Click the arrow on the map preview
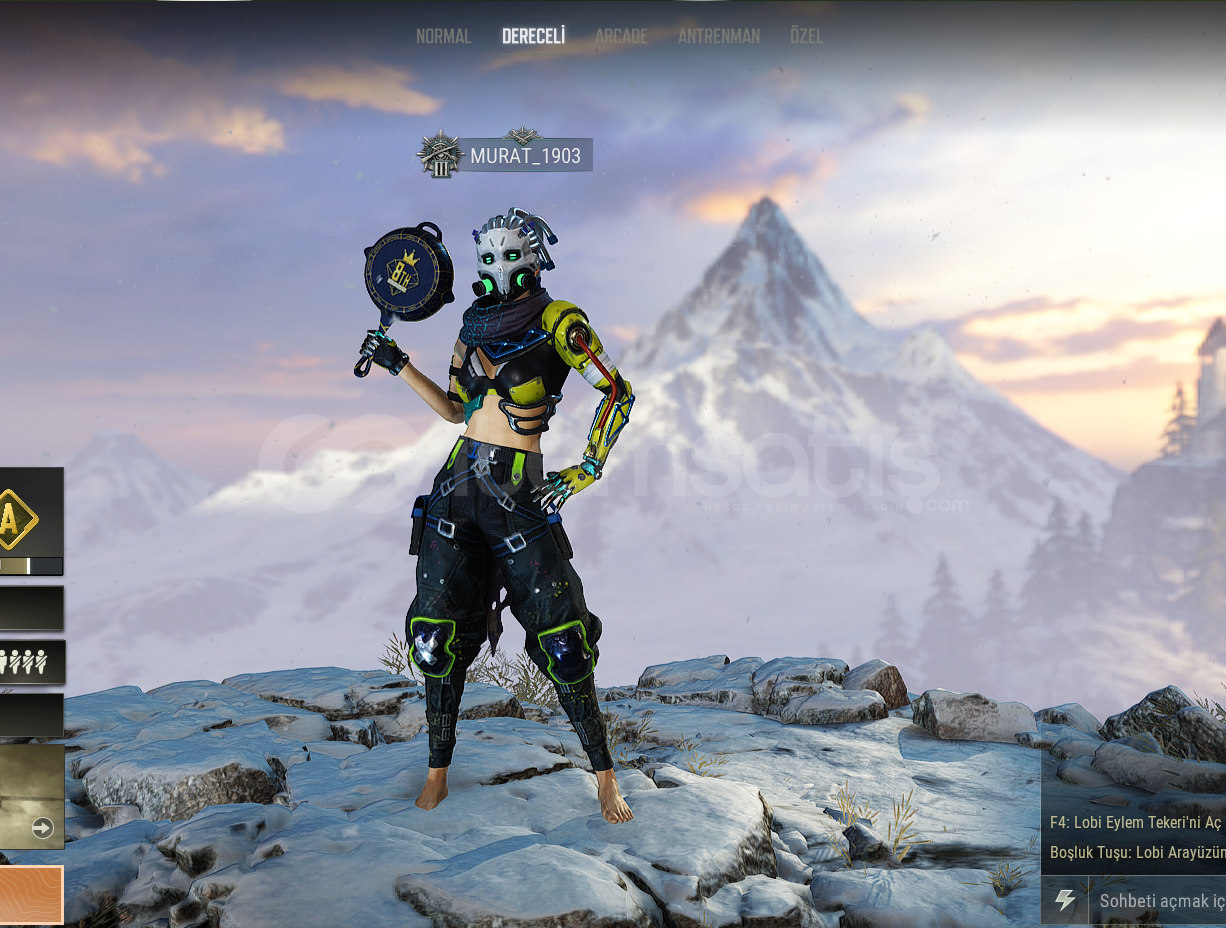Image resolution: width=1226 pixels, height=928 pixels. pyautogui.click(x=42, y=827)
